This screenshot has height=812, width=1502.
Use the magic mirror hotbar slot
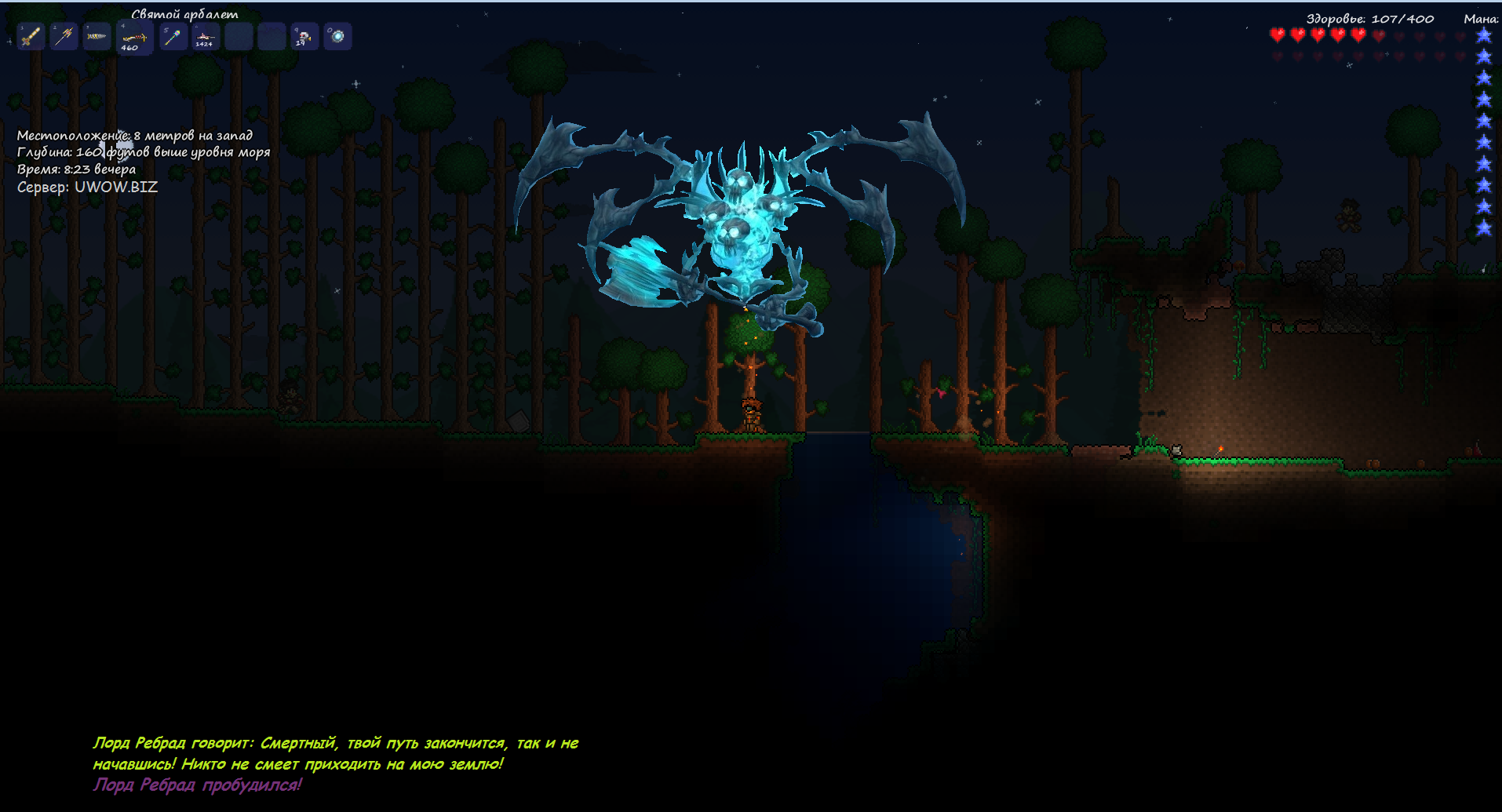[337, 36]
